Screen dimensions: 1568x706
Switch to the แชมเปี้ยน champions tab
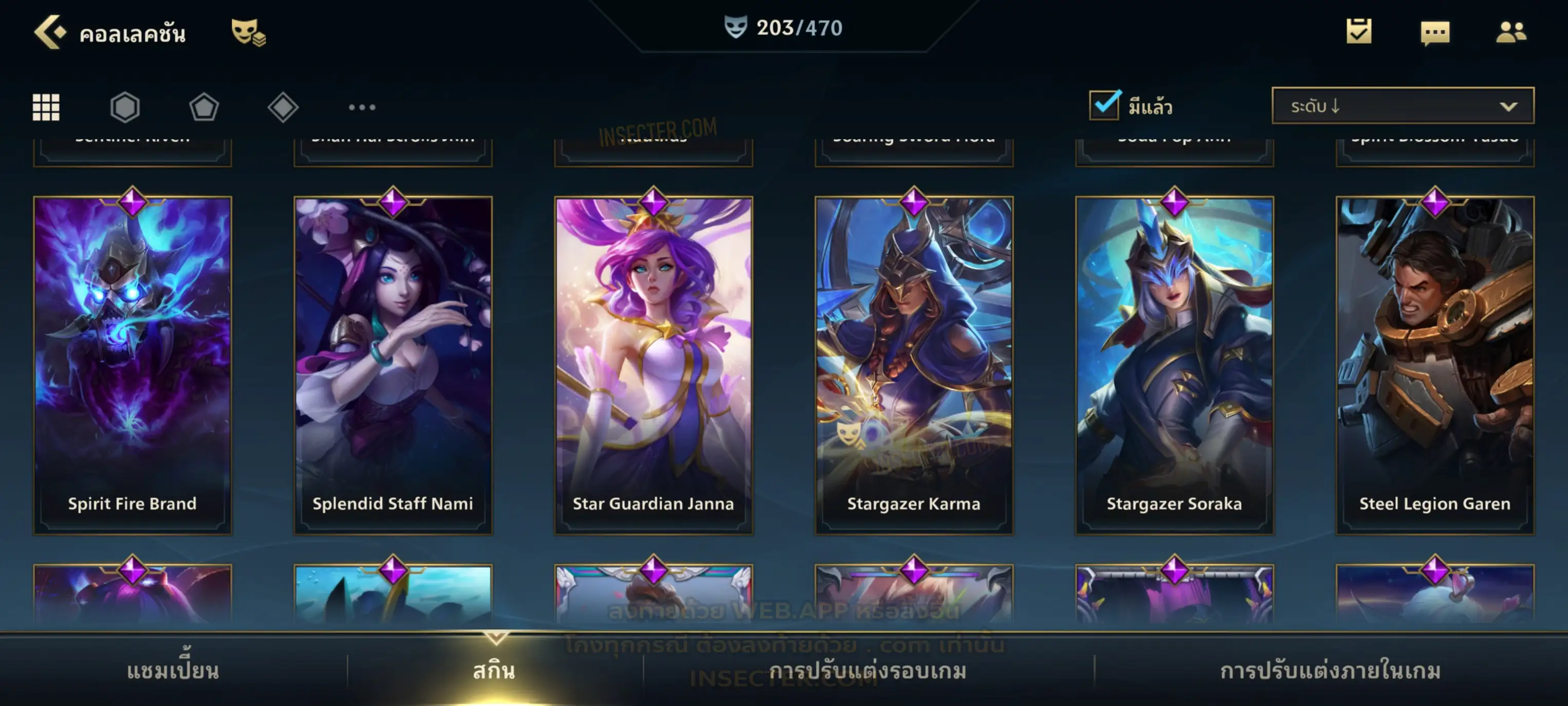pos(173,671)
